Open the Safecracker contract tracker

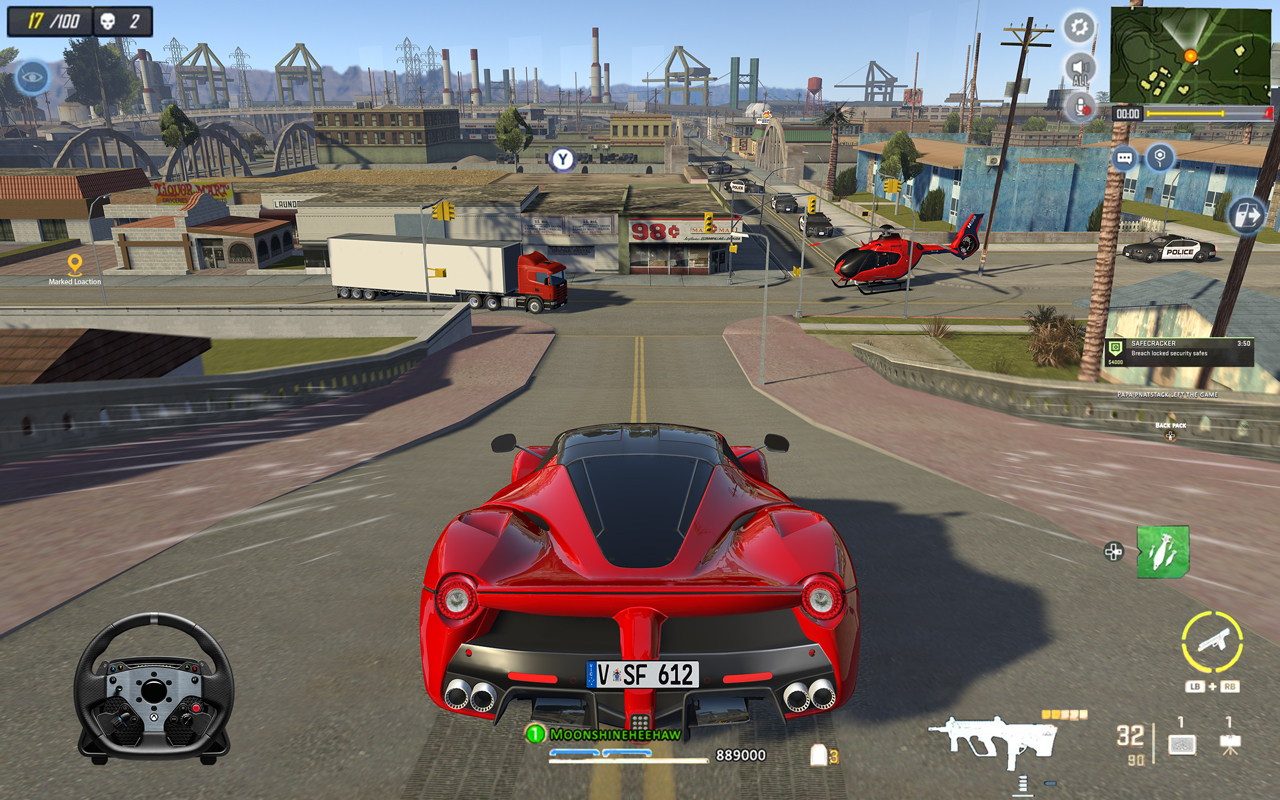1178,352
